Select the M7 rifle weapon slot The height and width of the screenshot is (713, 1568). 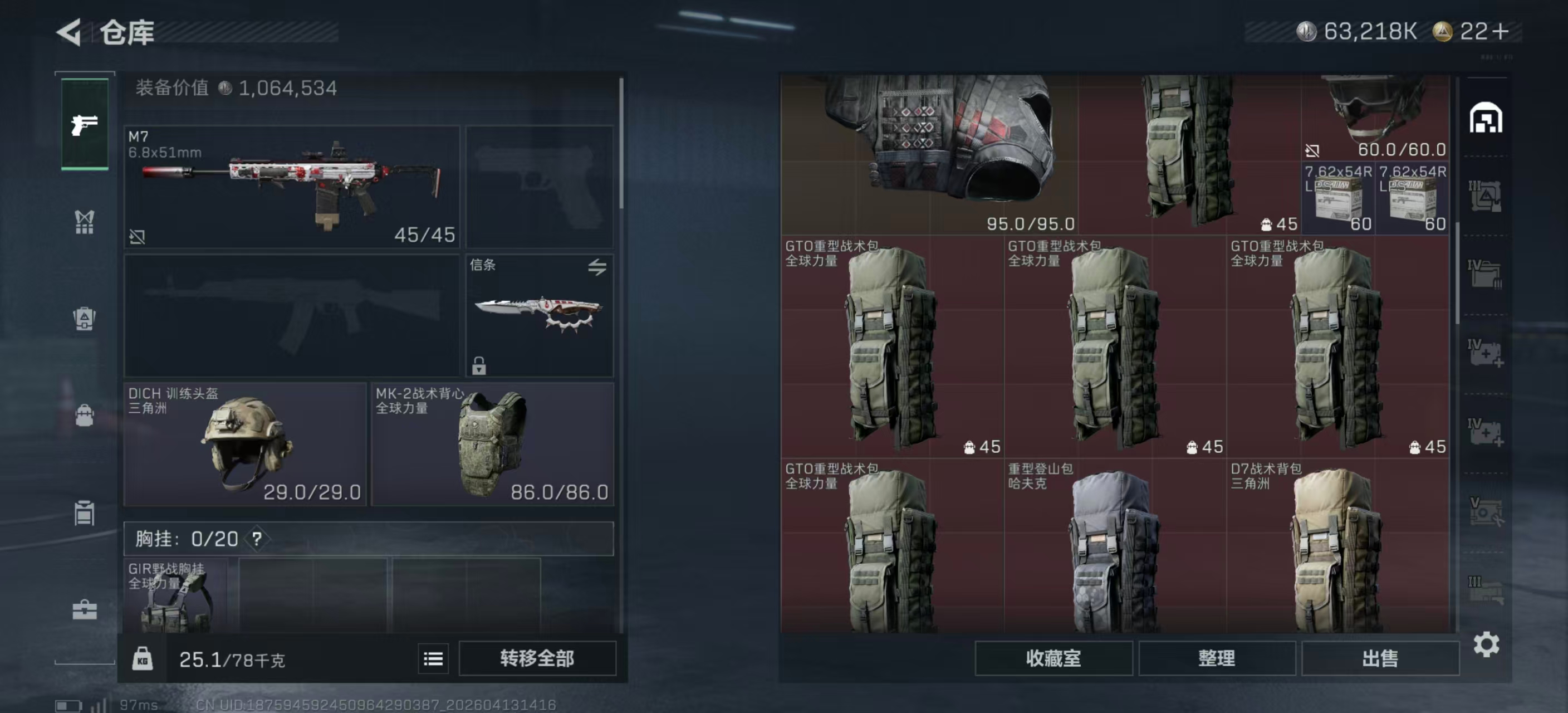click(x=292, y=186)
